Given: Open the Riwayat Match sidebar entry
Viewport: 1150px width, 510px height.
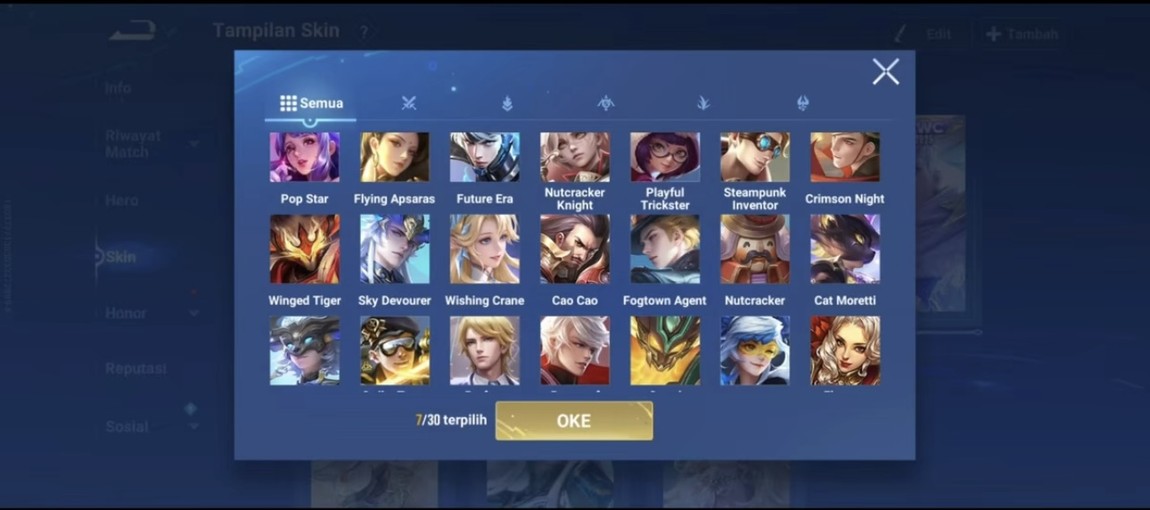Looking at the screenshot, I should click(133, 144).
